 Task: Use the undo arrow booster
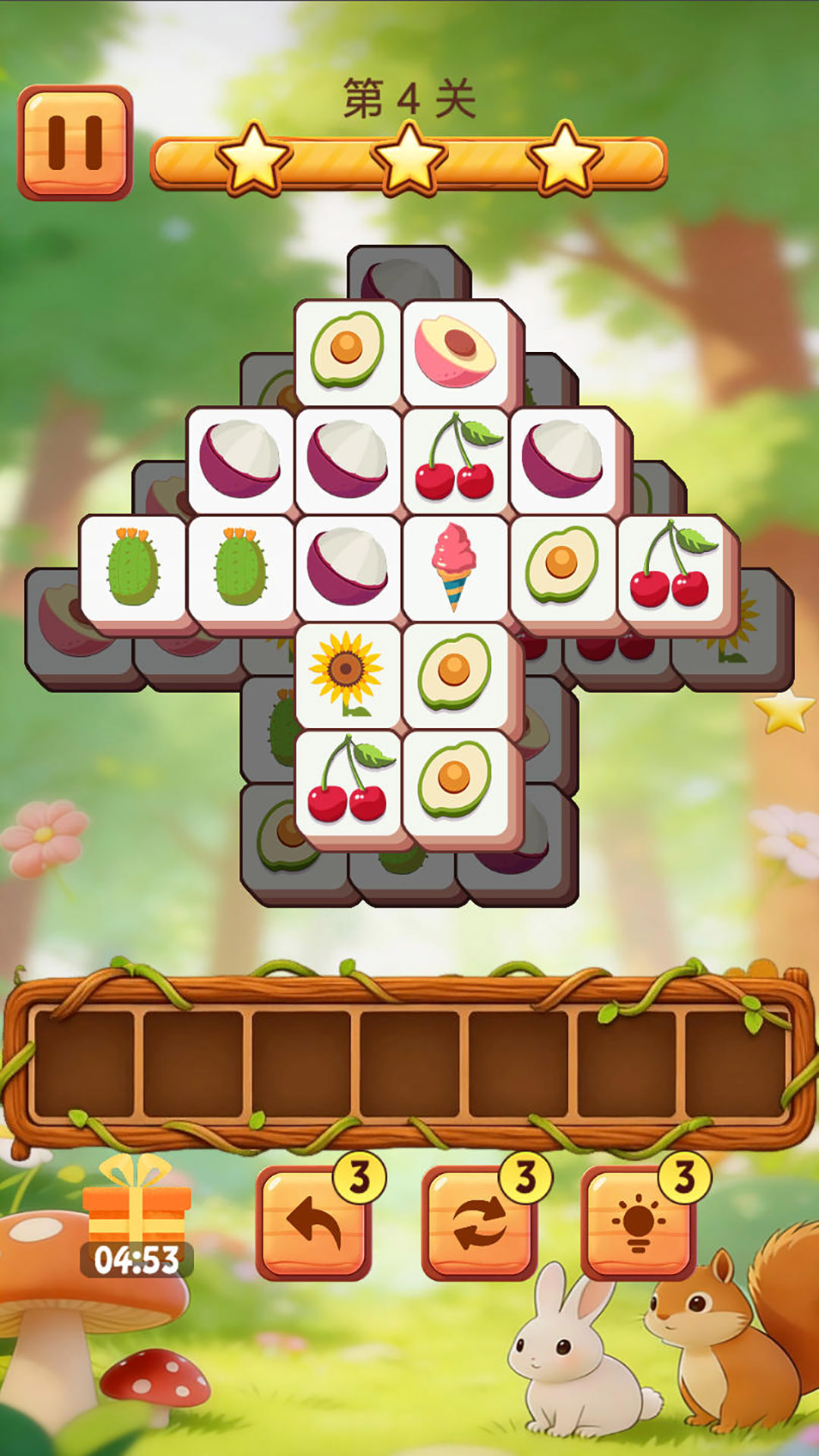point(313,1222)
